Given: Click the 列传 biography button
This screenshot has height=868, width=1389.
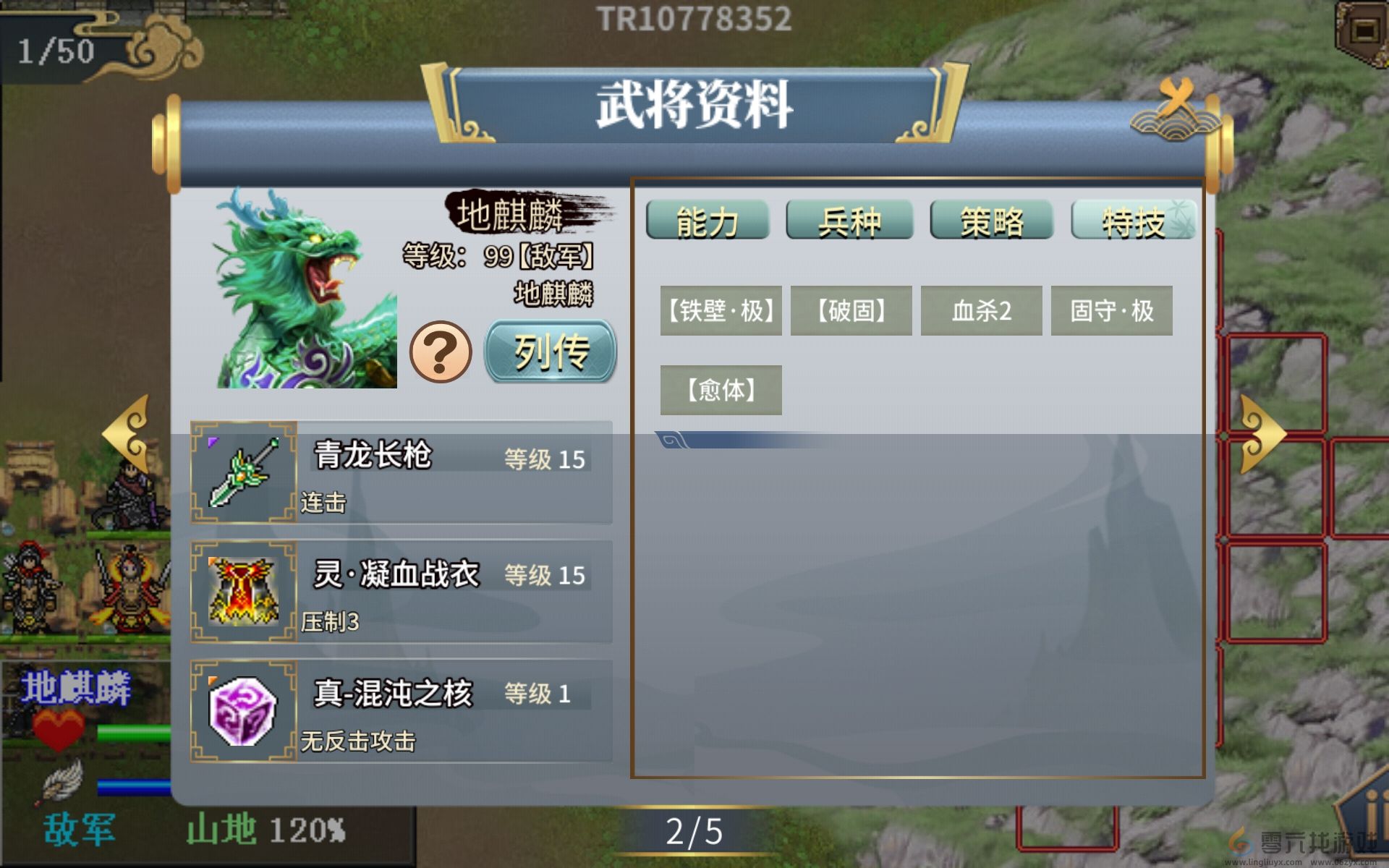Looking at the screenshot, I should point(550,354).
